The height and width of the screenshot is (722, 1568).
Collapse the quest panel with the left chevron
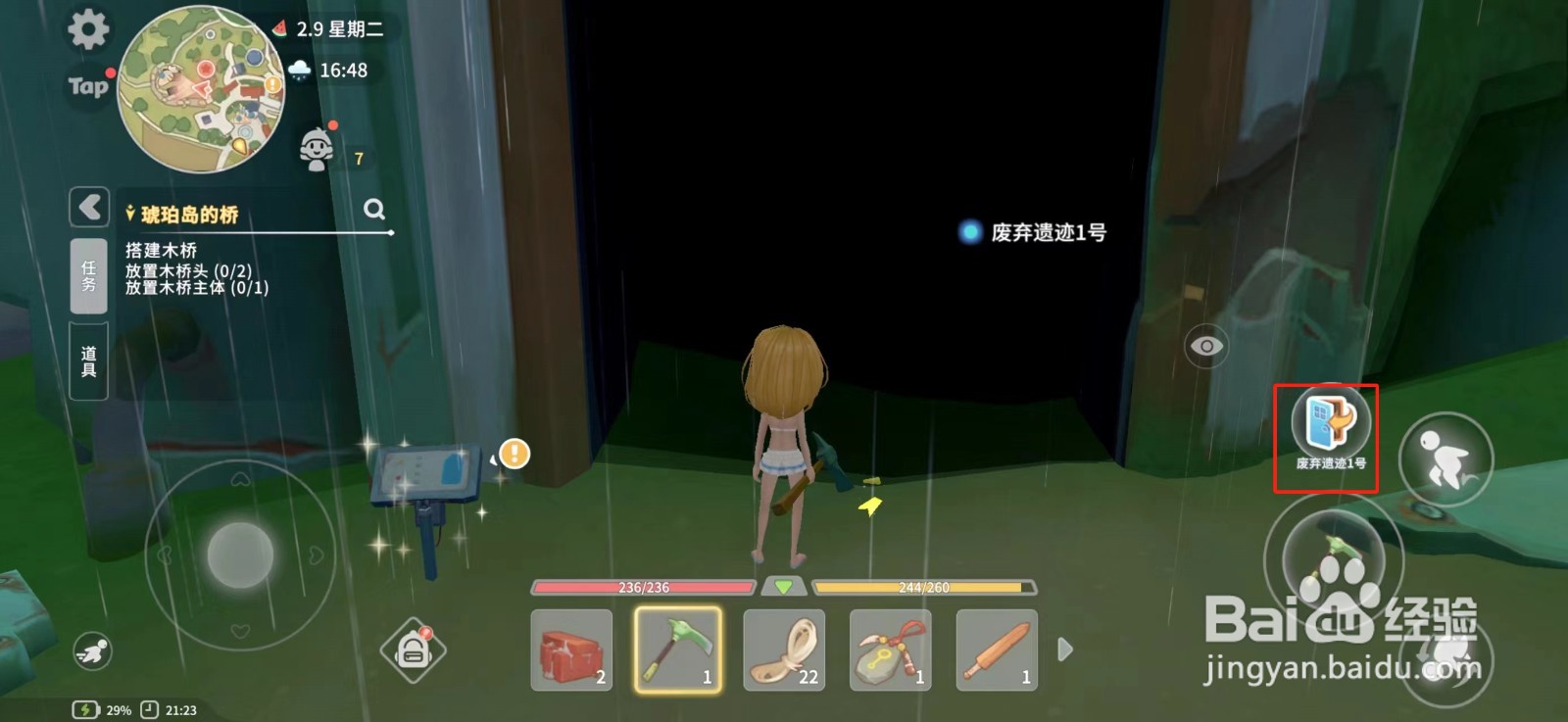[x=87, y=208]
